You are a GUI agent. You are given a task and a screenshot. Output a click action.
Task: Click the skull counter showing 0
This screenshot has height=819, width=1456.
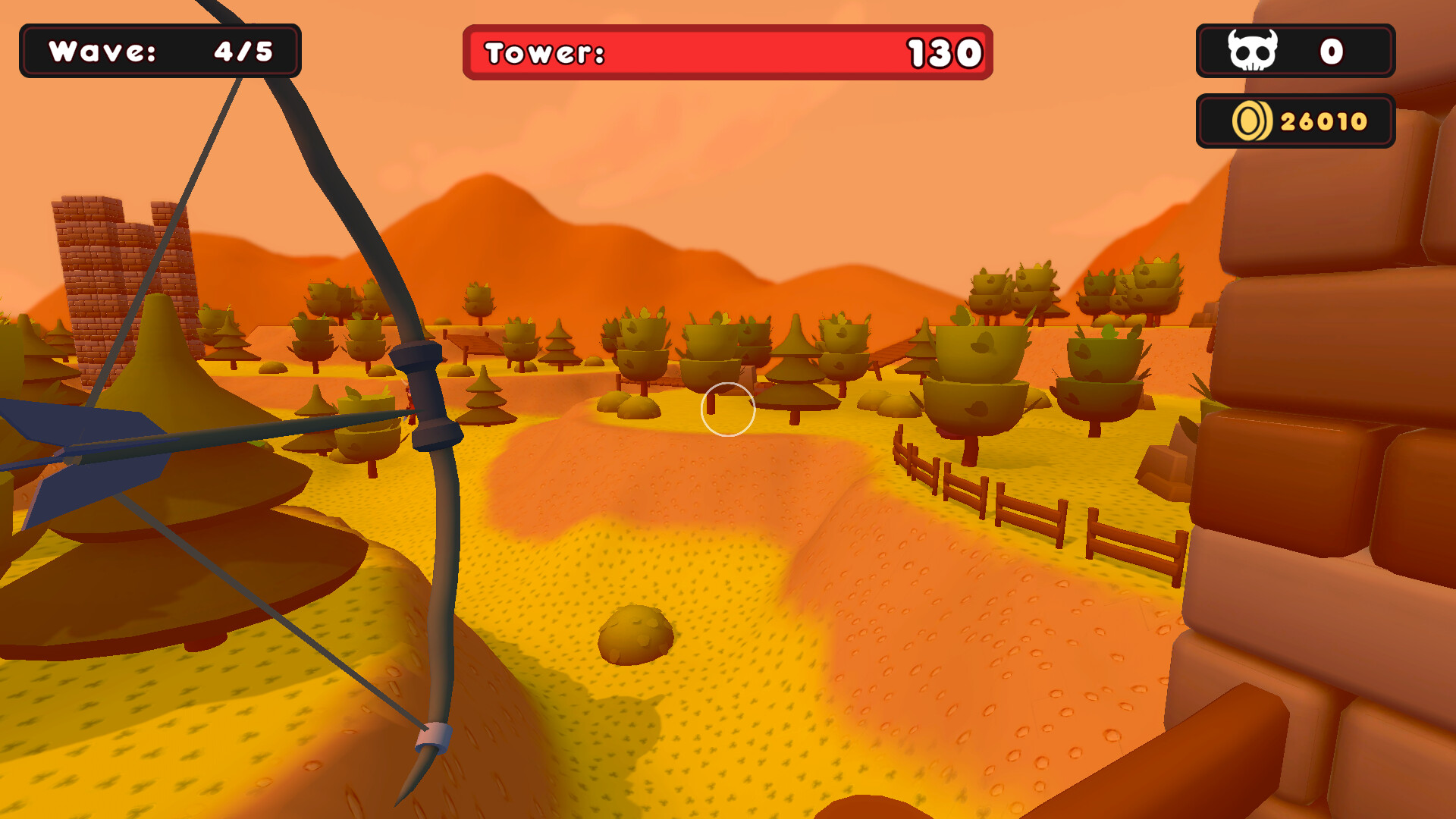1332,52
